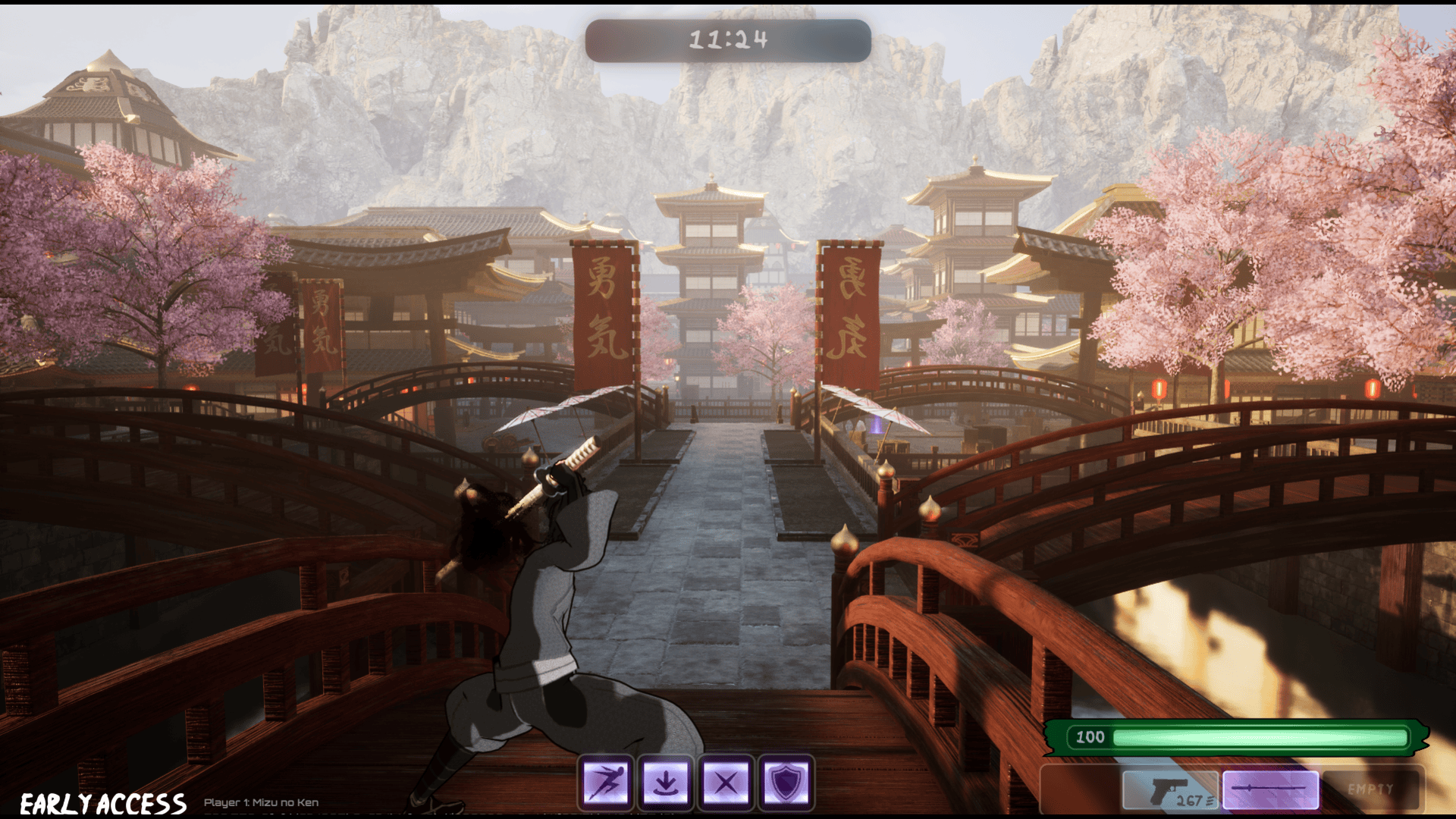This screenshot has height=819, width=1456.
Task: Trigger the crossed-slash X ability
Action: (x=726, y=782)
